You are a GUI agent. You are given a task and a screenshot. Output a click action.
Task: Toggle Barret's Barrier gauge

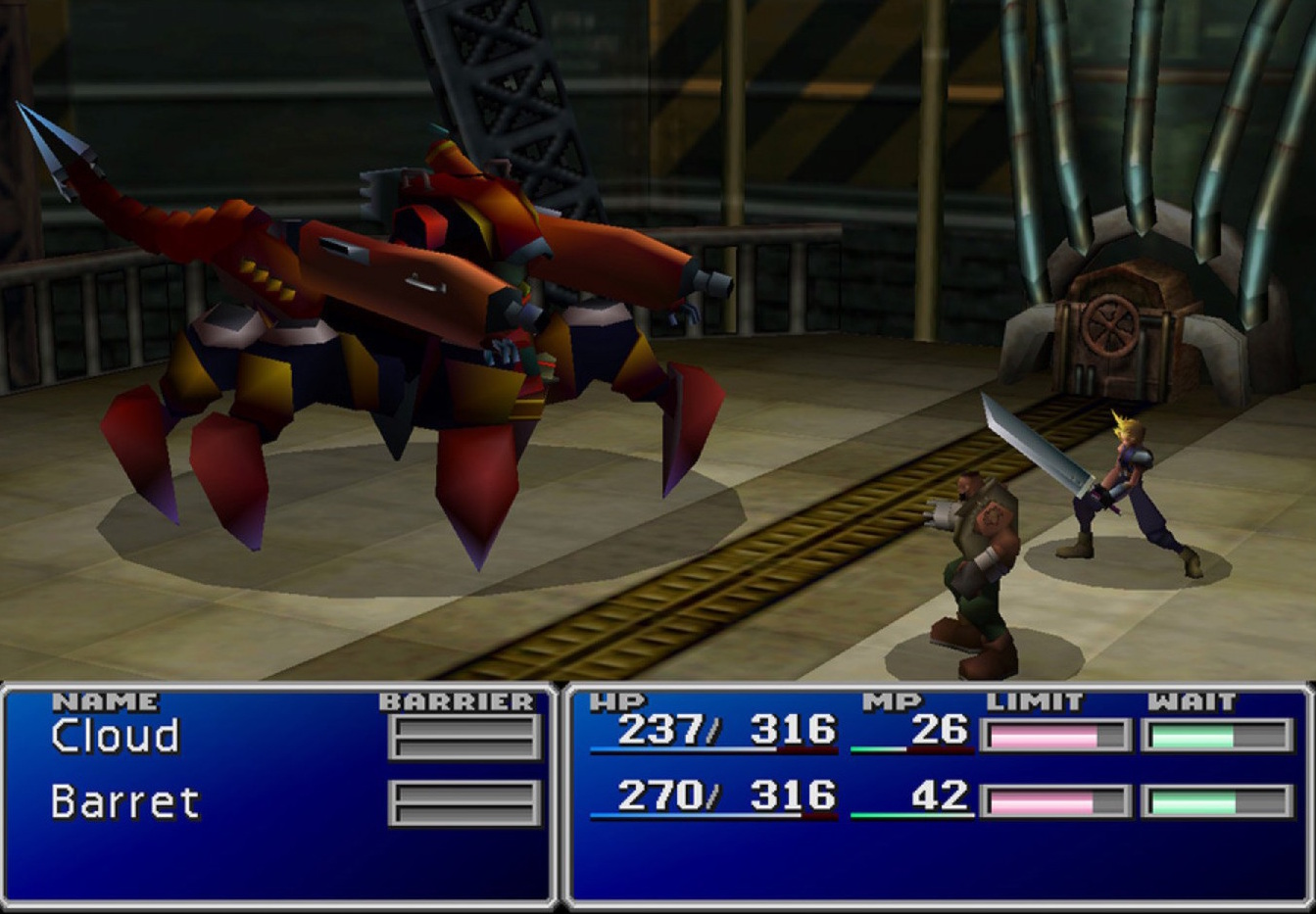(x=465, y=803)
